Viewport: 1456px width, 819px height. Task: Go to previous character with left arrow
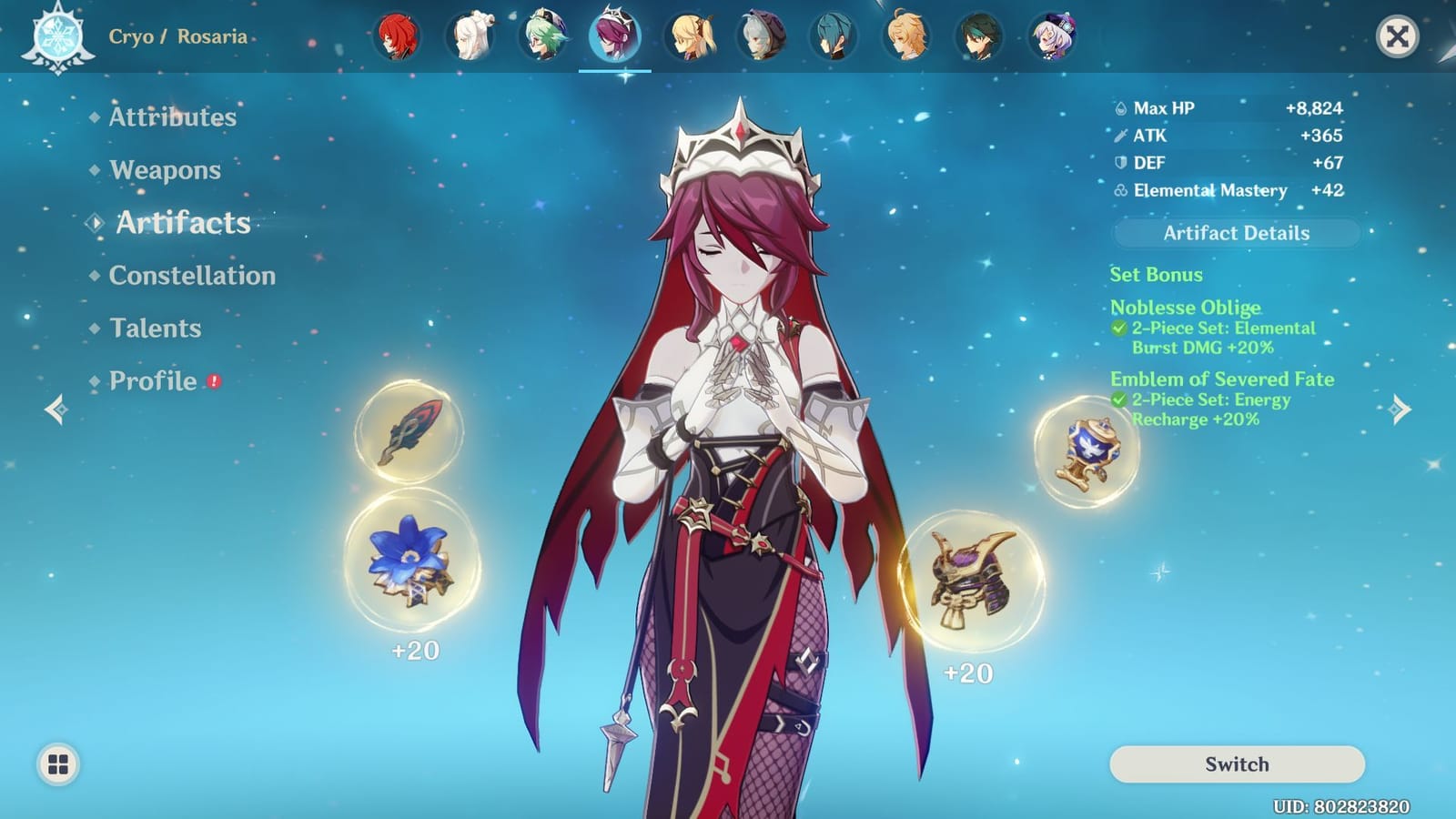point(56,411)
